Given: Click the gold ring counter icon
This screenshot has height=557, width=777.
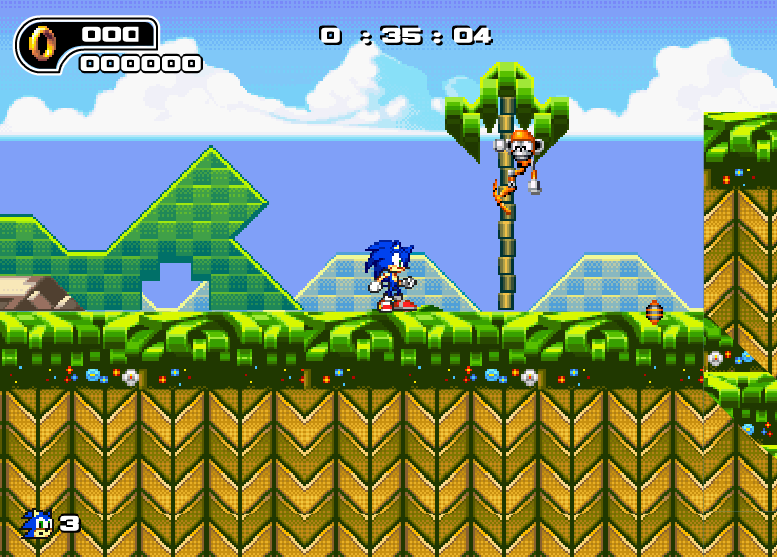Looking at the screenshot, I should pyautogui.click(x=43, y=43).
